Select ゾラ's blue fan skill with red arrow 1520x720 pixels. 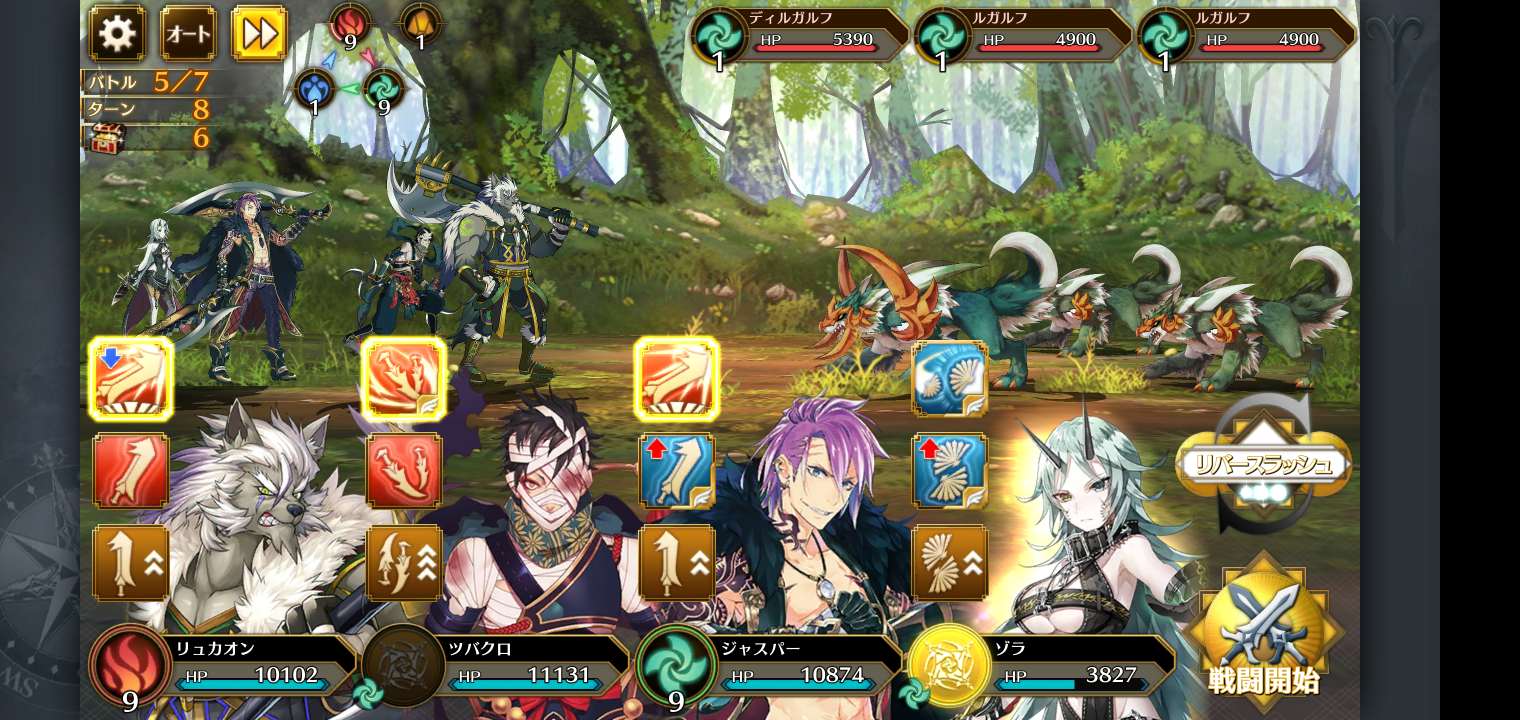(950, 471)
